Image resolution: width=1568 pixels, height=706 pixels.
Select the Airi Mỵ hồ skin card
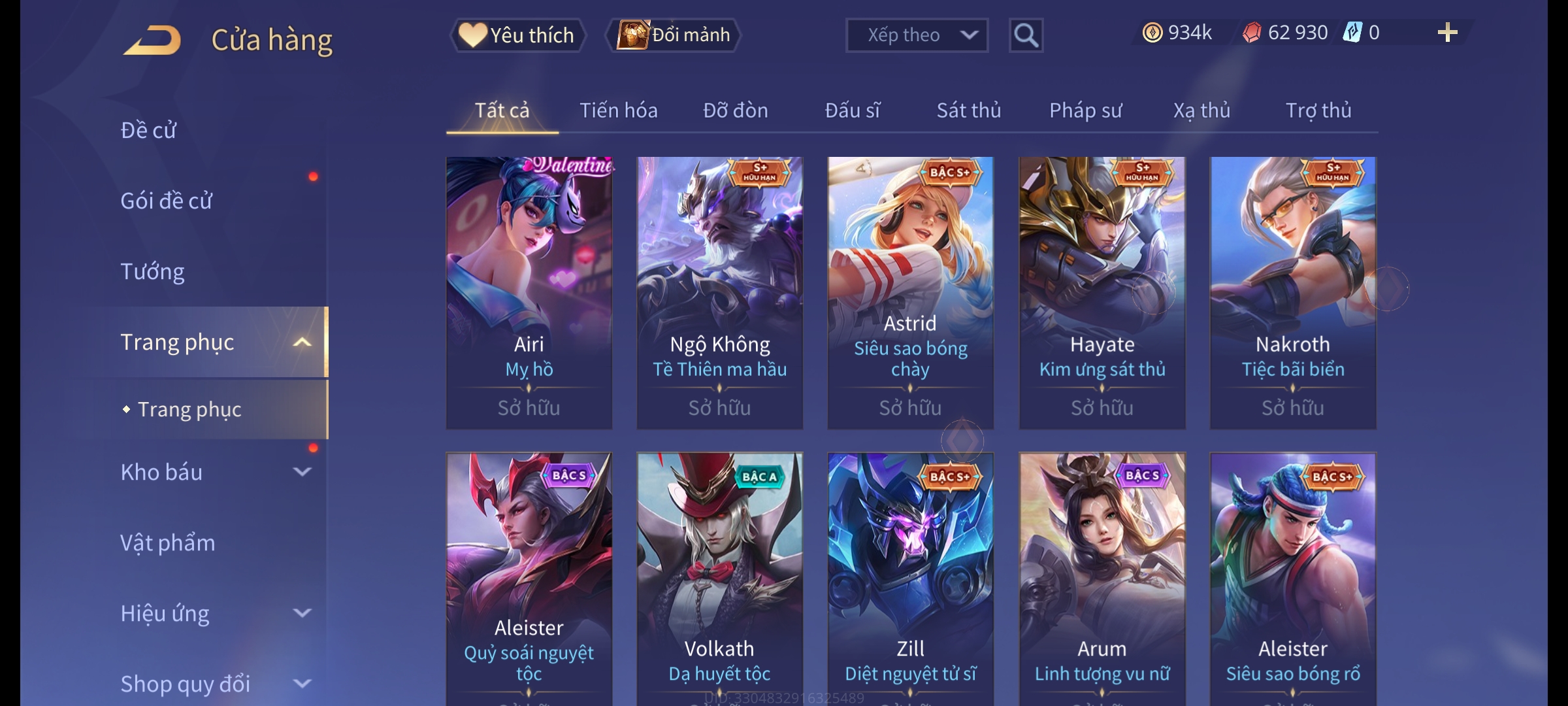[529, 292]
